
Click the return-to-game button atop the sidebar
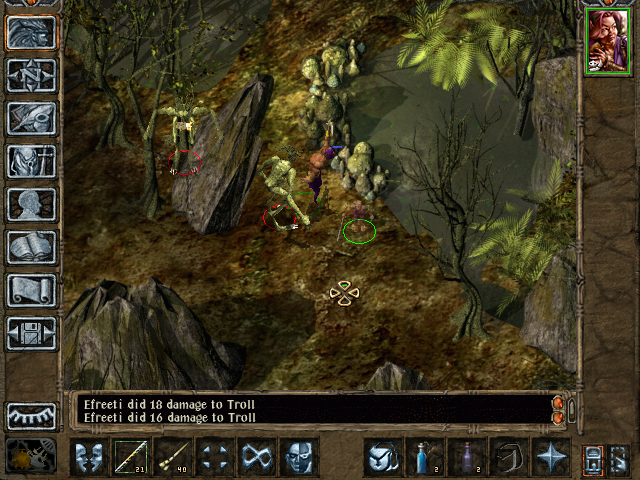coord(31,32)
